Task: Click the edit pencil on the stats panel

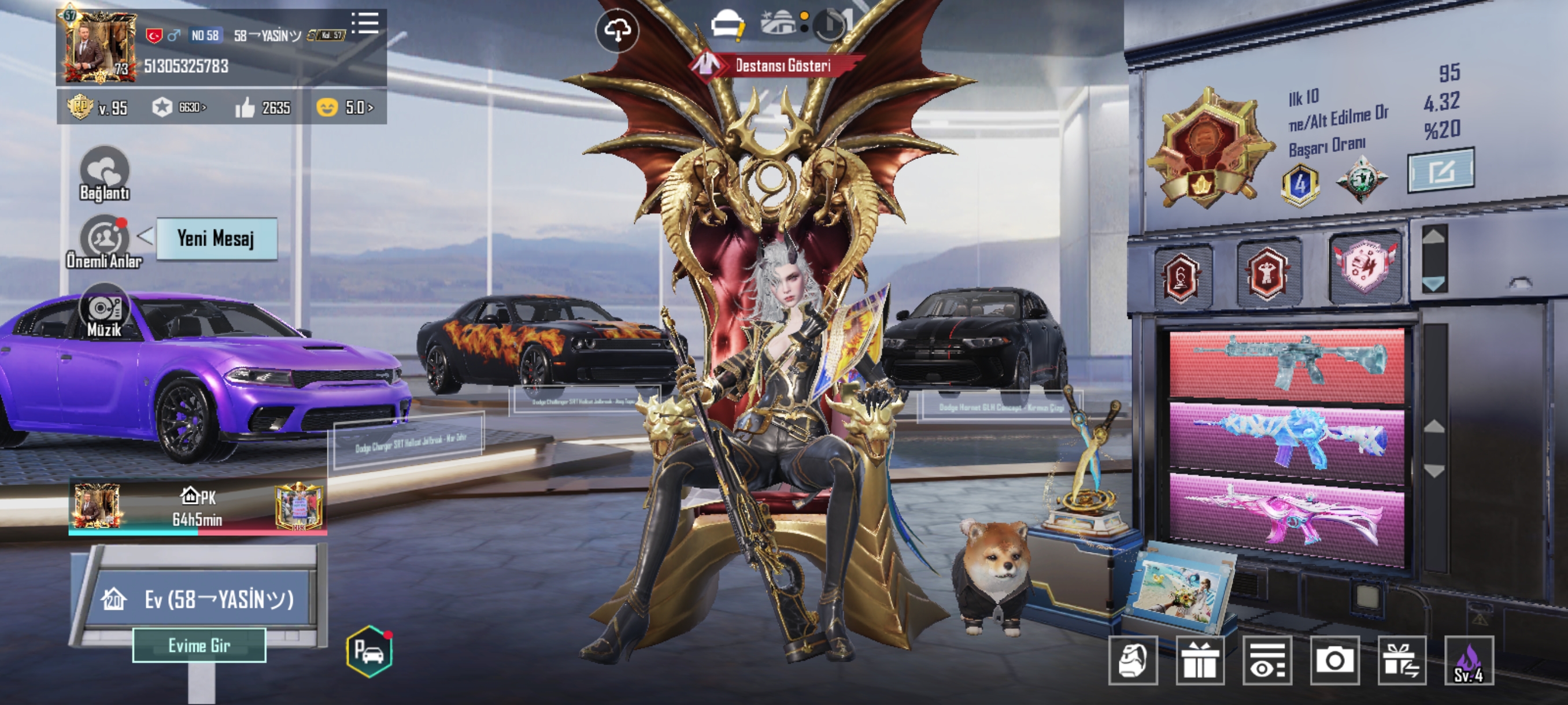Action: (x=1440, y=172)
